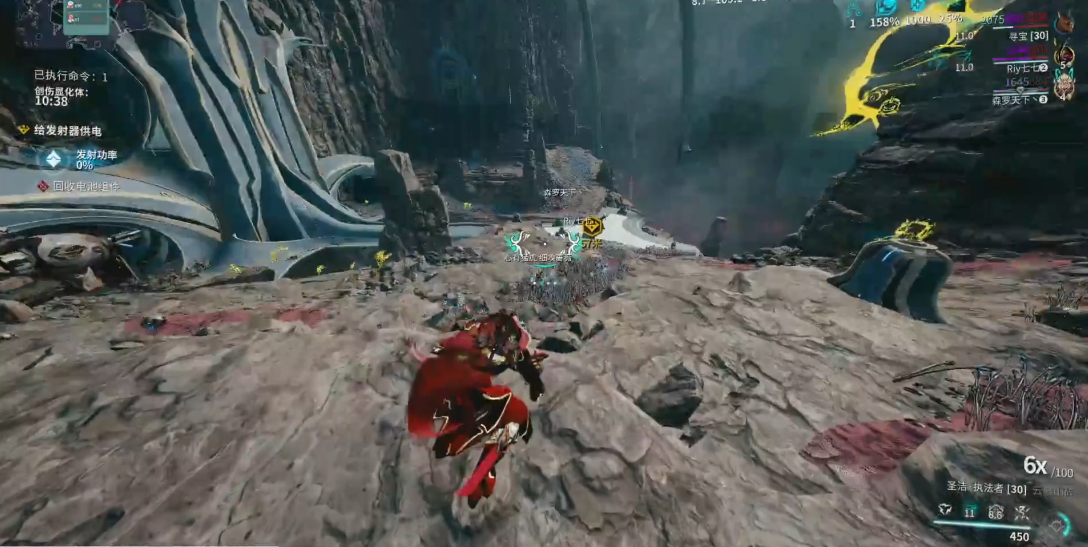Activate the first warframe ability icon

pos(944,510)
